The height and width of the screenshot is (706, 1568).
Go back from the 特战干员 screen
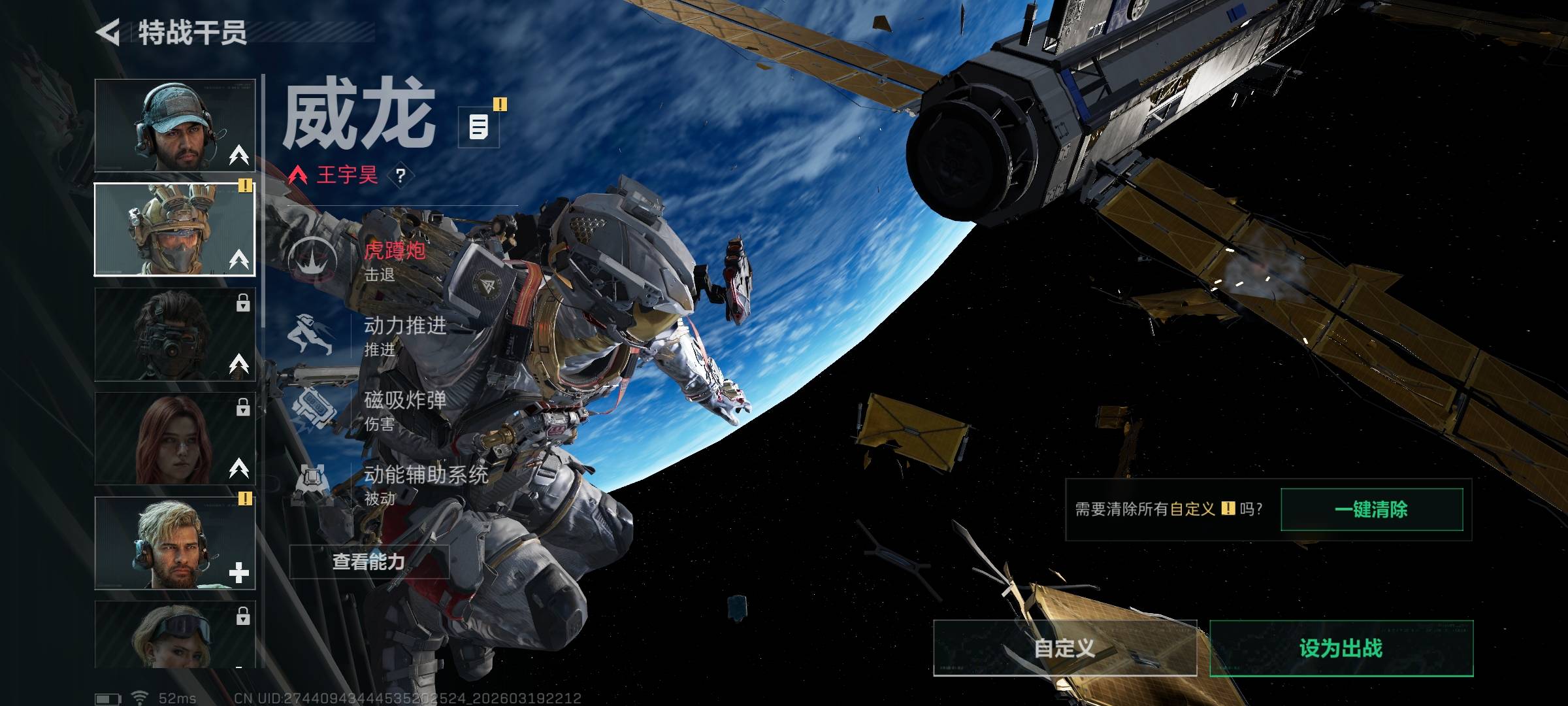pos(108,33)
